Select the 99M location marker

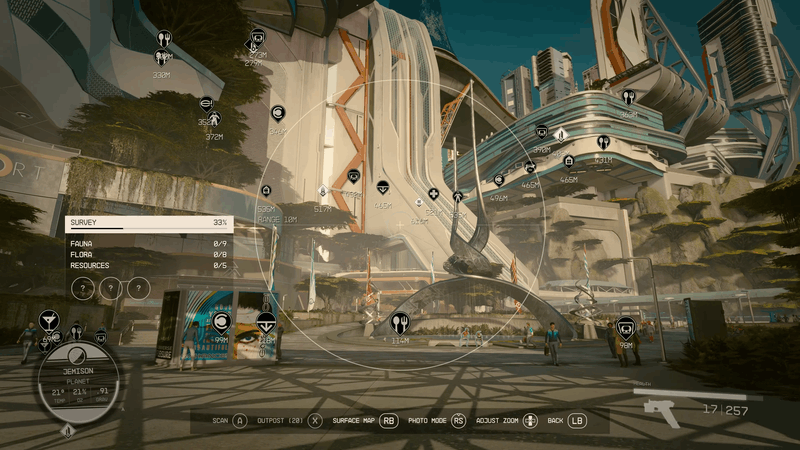[x=222, y=322]
